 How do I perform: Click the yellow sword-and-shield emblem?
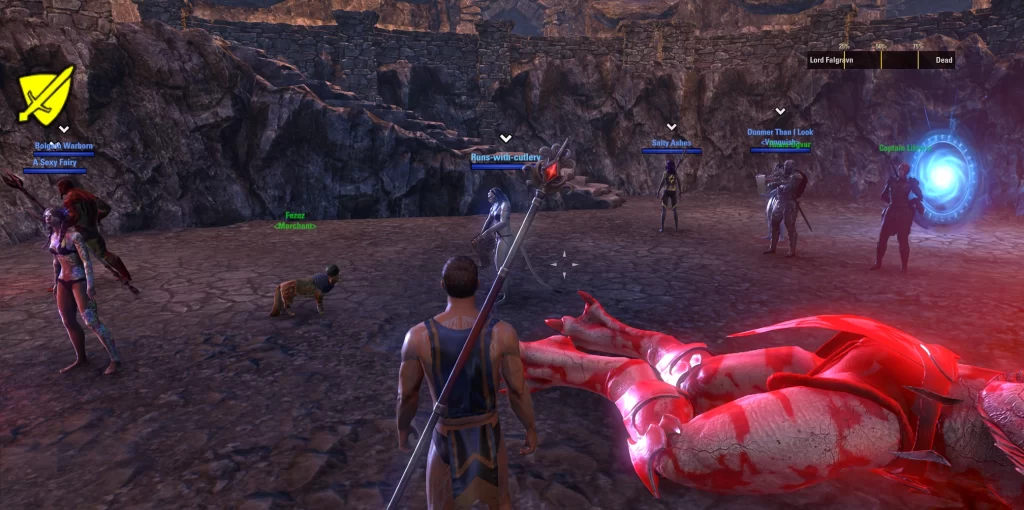coord(46,93)
